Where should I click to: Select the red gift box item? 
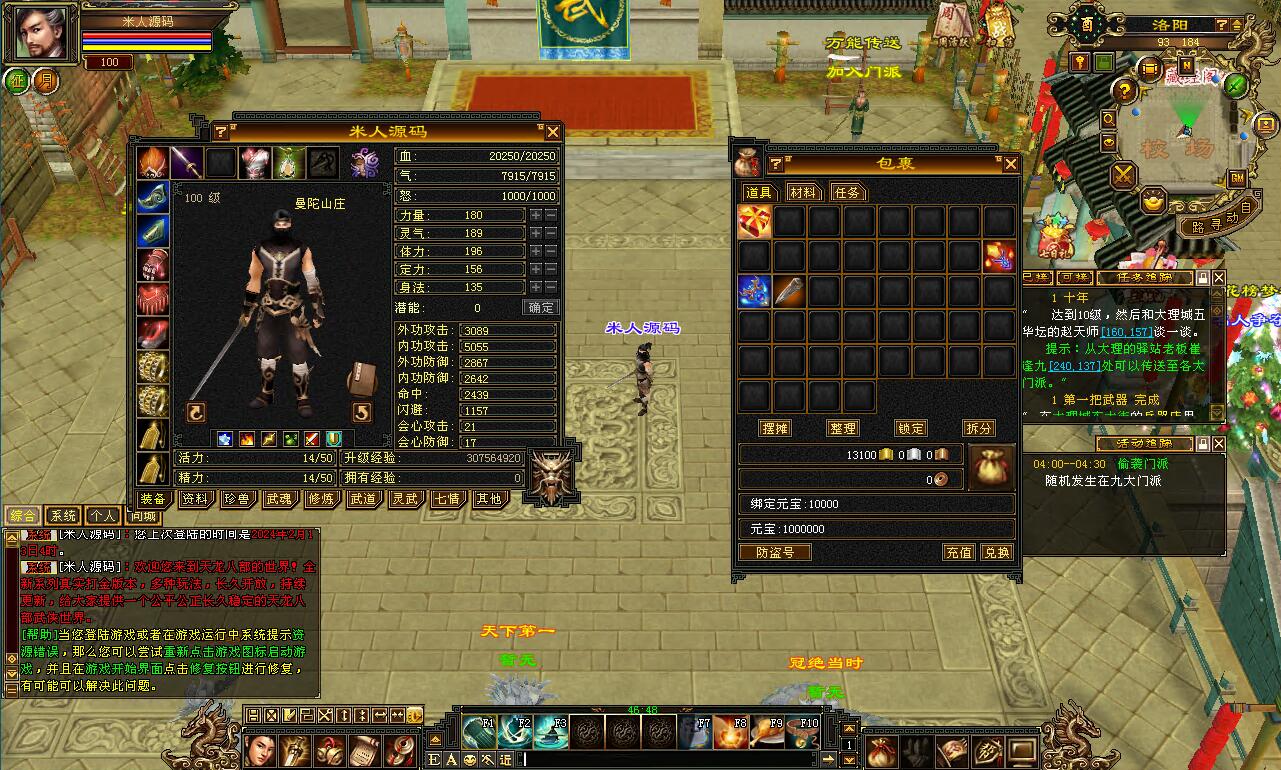click(x=755, y=222)
